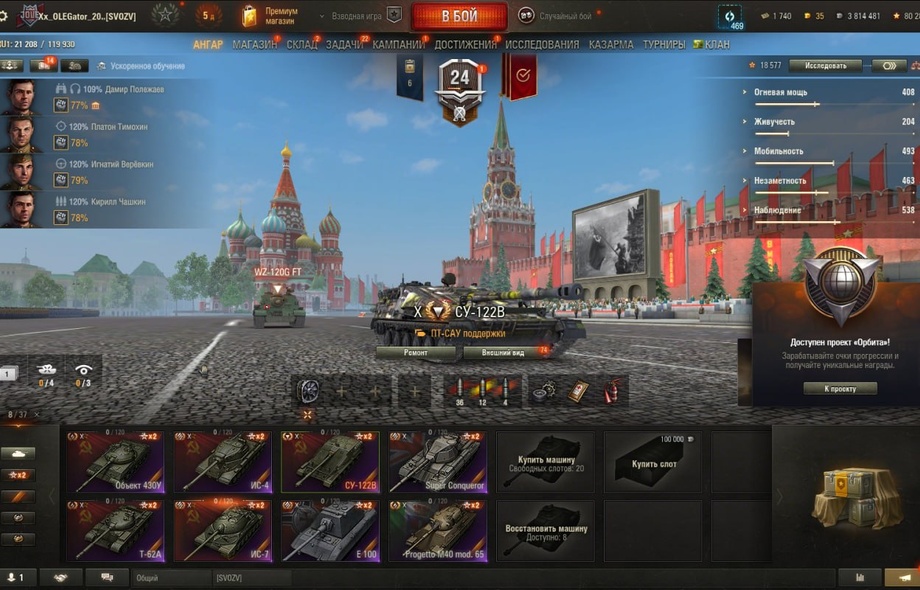Image resolution: width=920 pixels, height=590 pixels.
Task: Click Купить машину slot
Action: (545, 463)
